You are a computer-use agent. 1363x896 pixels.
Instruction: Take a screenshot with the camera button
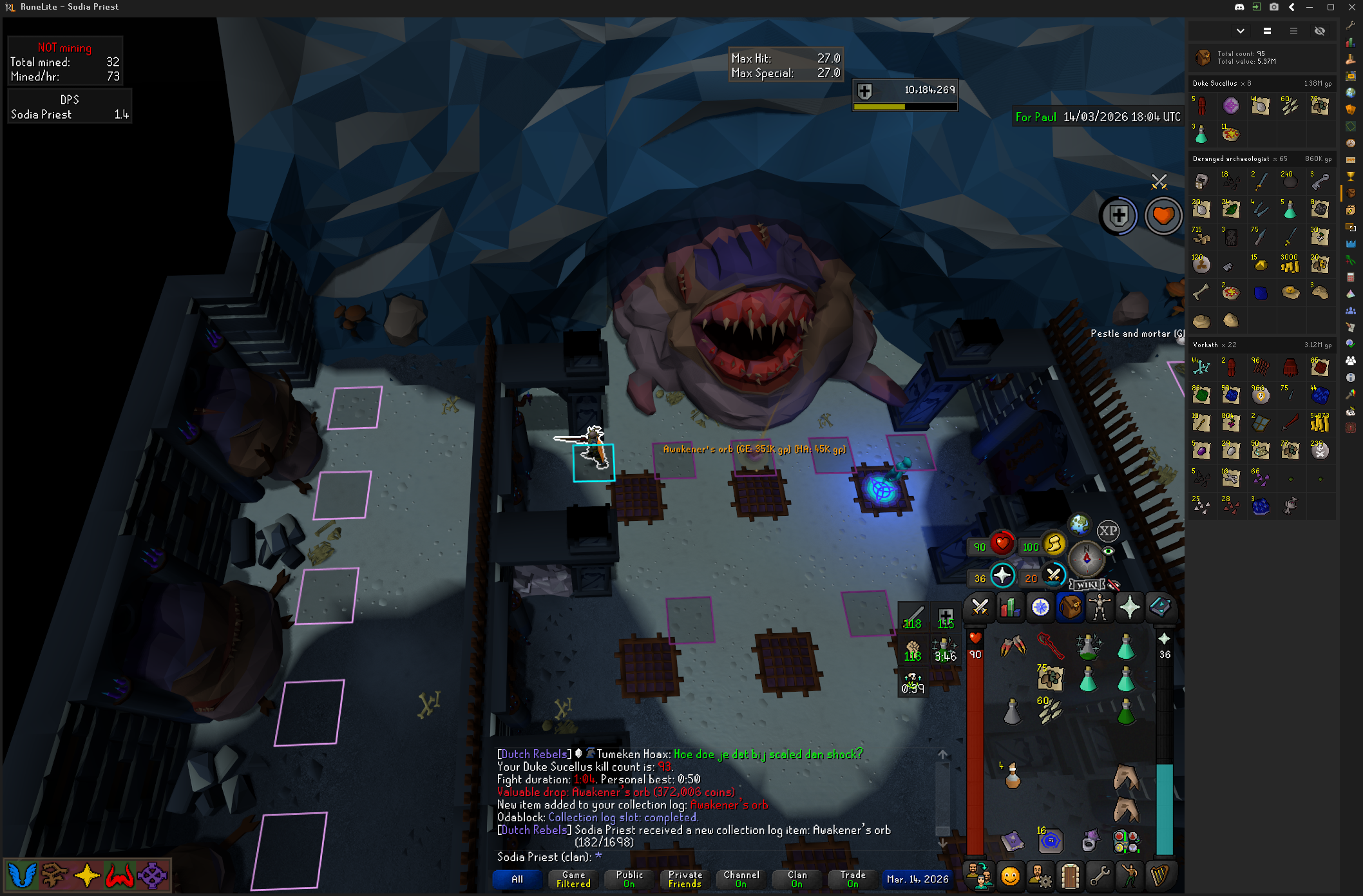[x=1274, y=7]
